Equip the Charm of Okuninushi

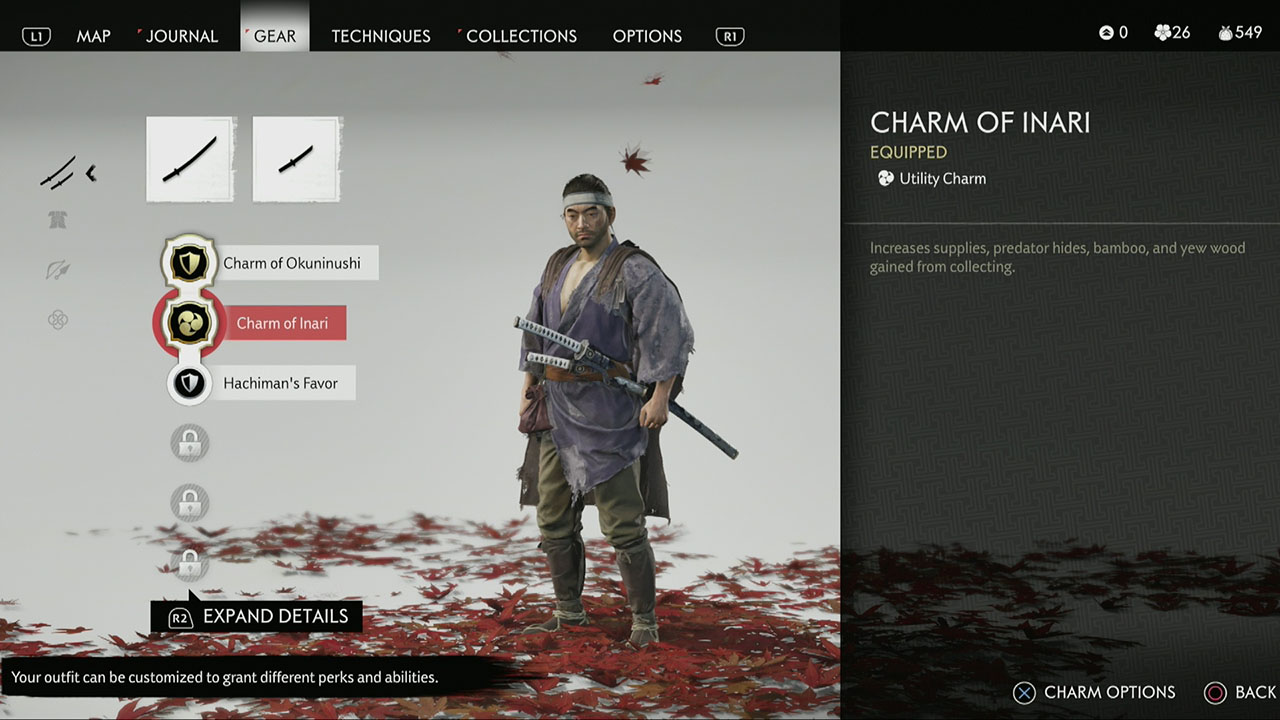[189, 262]
